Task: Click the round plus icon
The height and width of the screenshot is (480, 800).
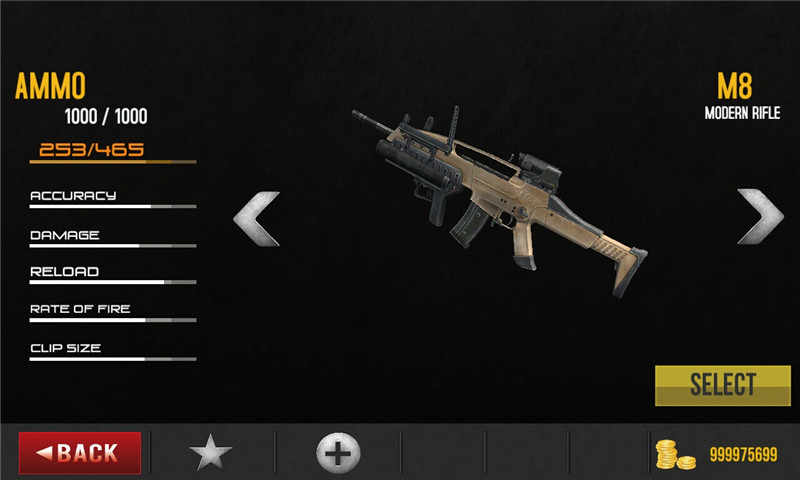Action: coord(338,453)
